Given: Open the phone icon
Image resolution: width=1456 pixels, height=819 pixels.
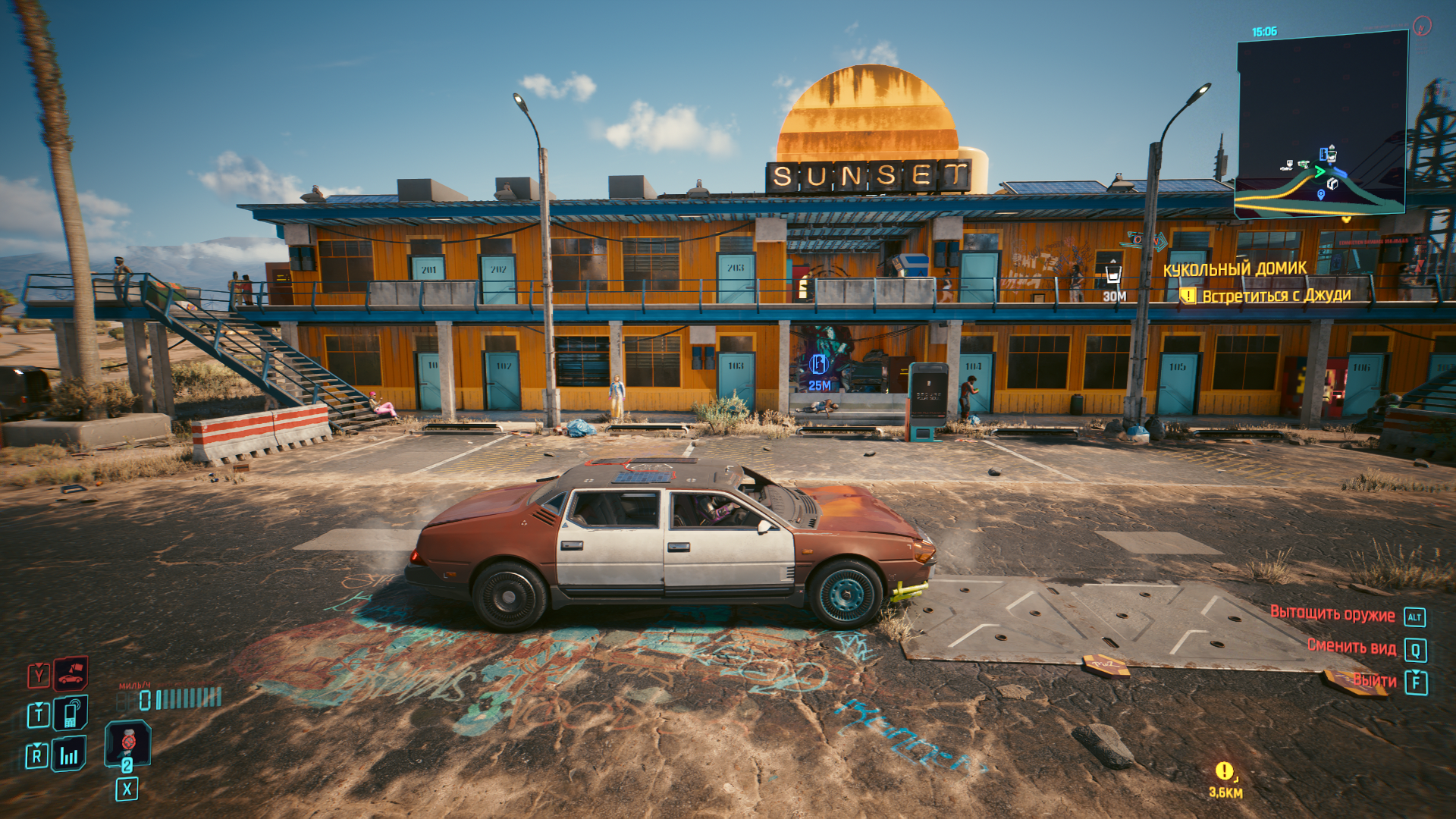Looking at the screenshot, I should point(71,714).
